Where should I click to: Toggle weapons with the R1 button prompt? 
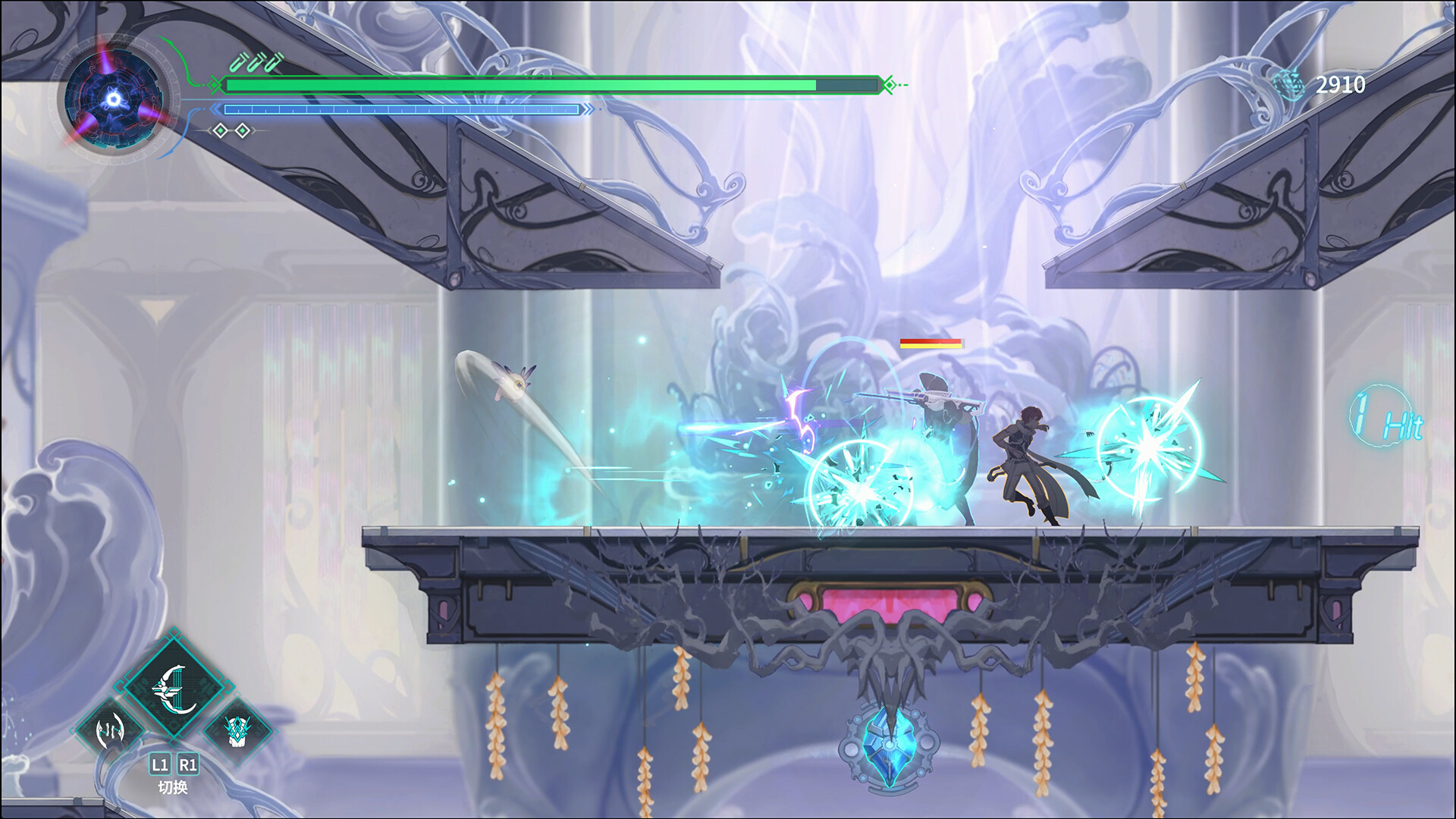187,764
